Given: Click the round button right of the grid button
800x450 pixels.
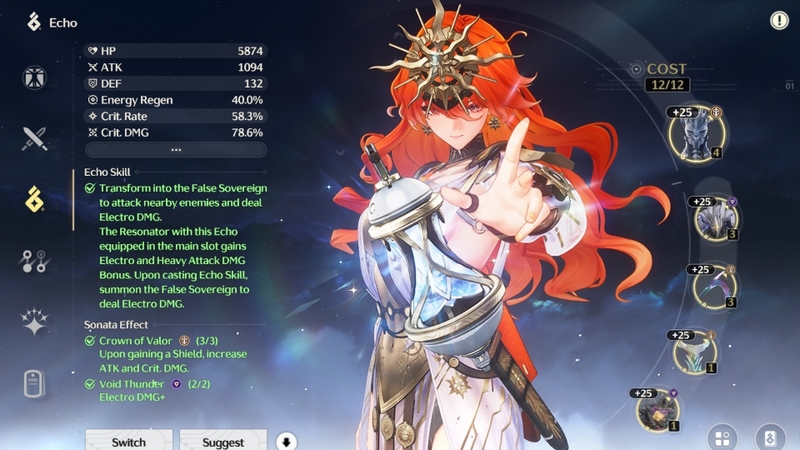Looking at the screenshot, I should 768,437.
